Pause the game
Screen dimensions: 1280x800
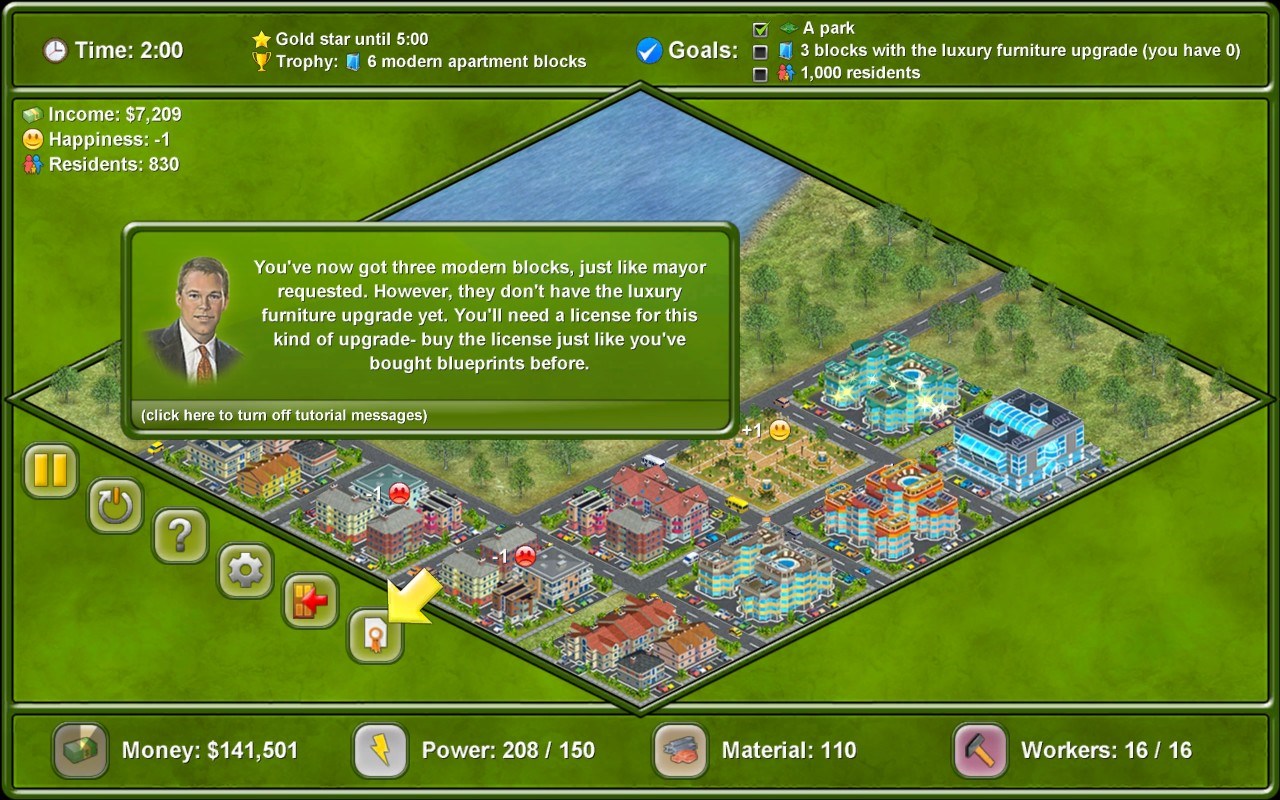pyautogui.click(x=49, y=472)
